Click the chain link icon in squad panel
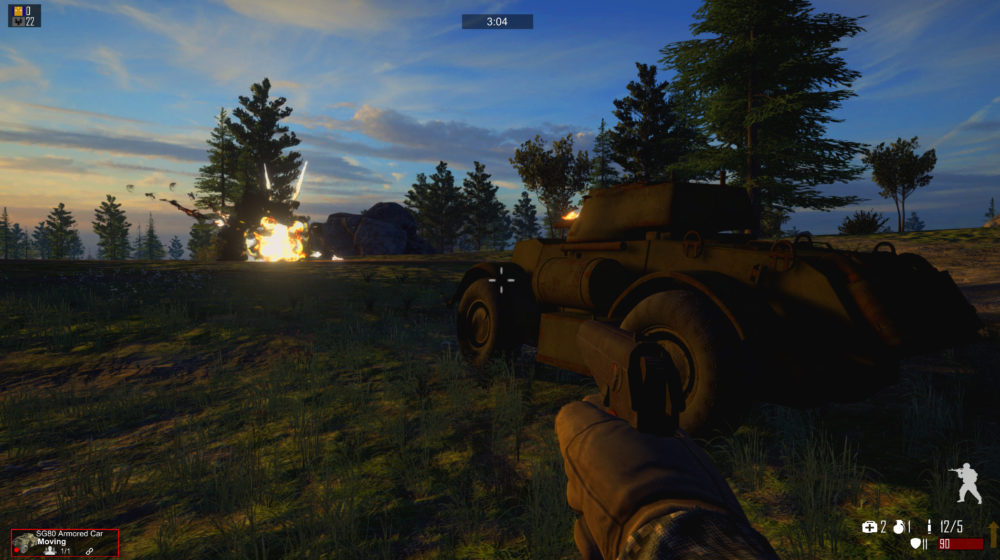The width and height of the screenshot is (1000, 560). point(89,551)
